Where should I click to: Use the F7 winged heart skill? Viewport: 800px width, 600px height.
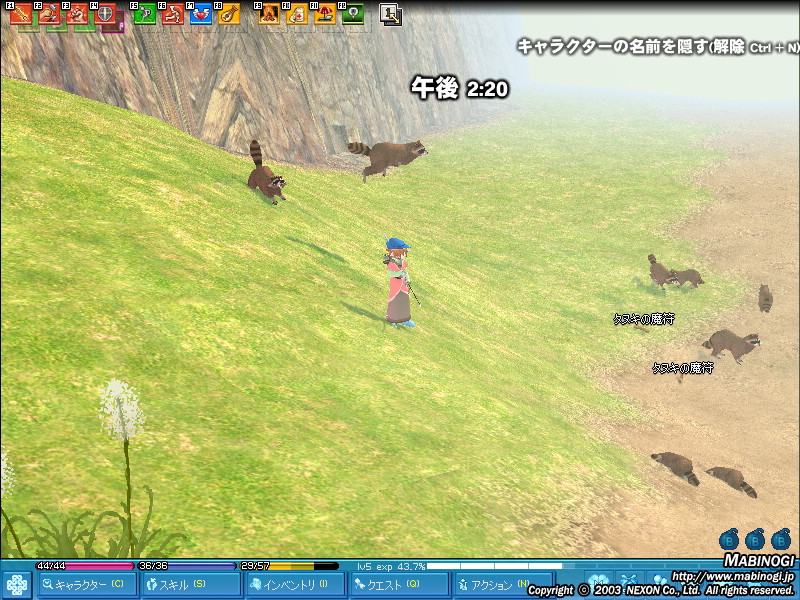[x=201, y=14]
